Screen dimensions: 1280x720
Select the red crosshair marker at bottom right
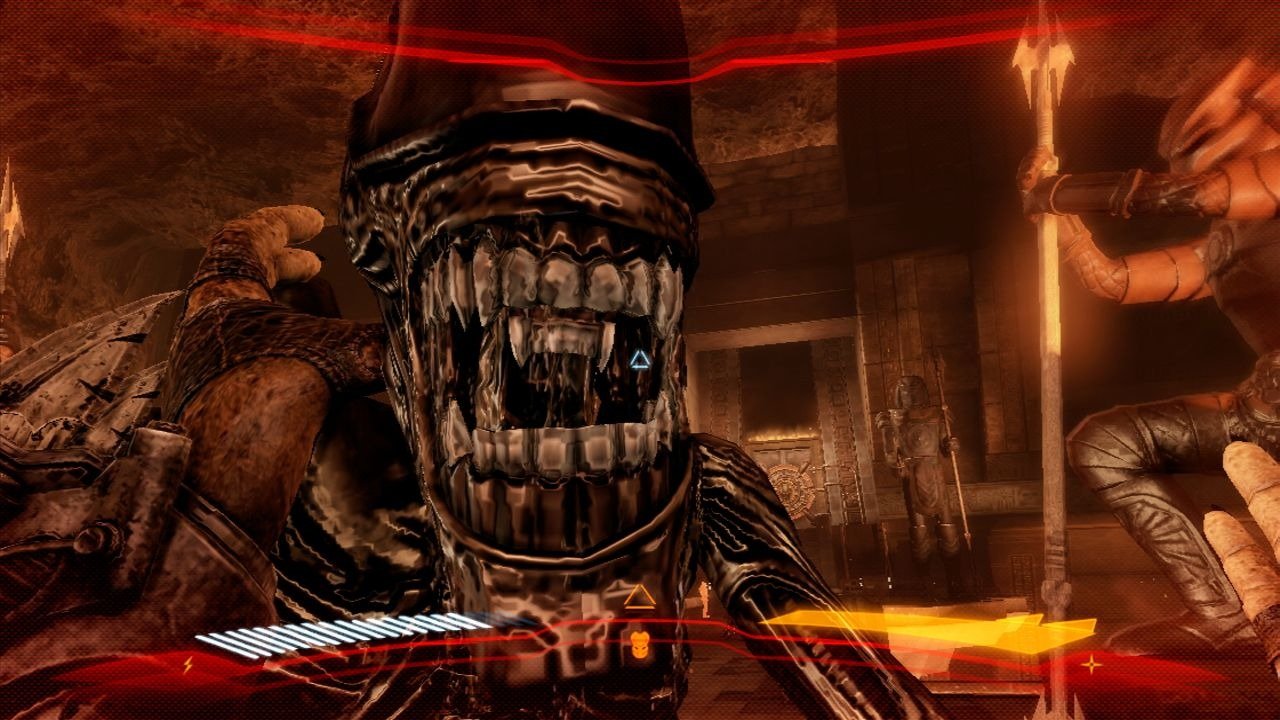1092,663
